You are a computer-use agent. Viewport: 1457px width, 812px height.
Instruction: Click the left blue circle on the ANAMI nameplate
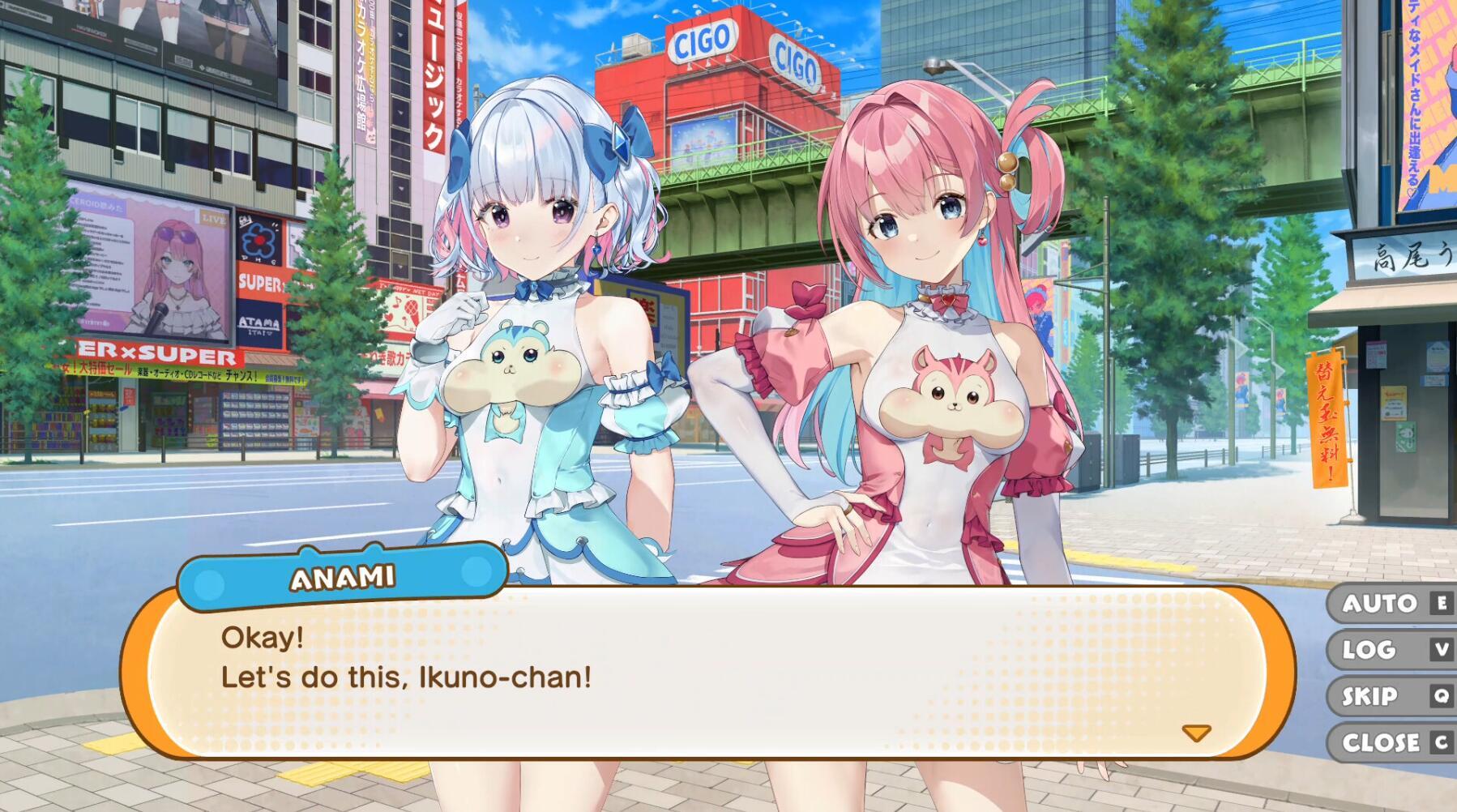(210, 581)
